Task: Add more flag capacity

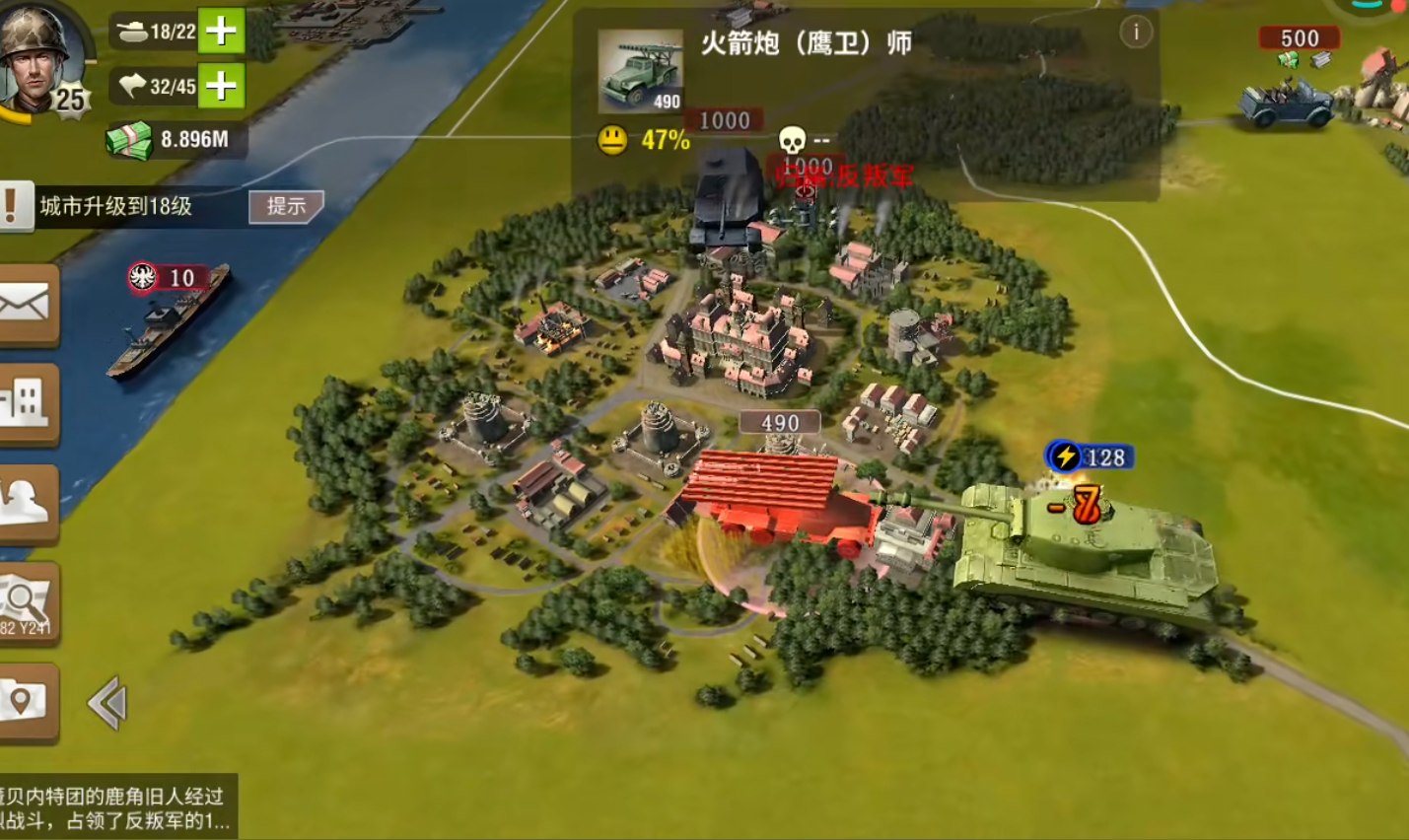Action: [222, 87]
